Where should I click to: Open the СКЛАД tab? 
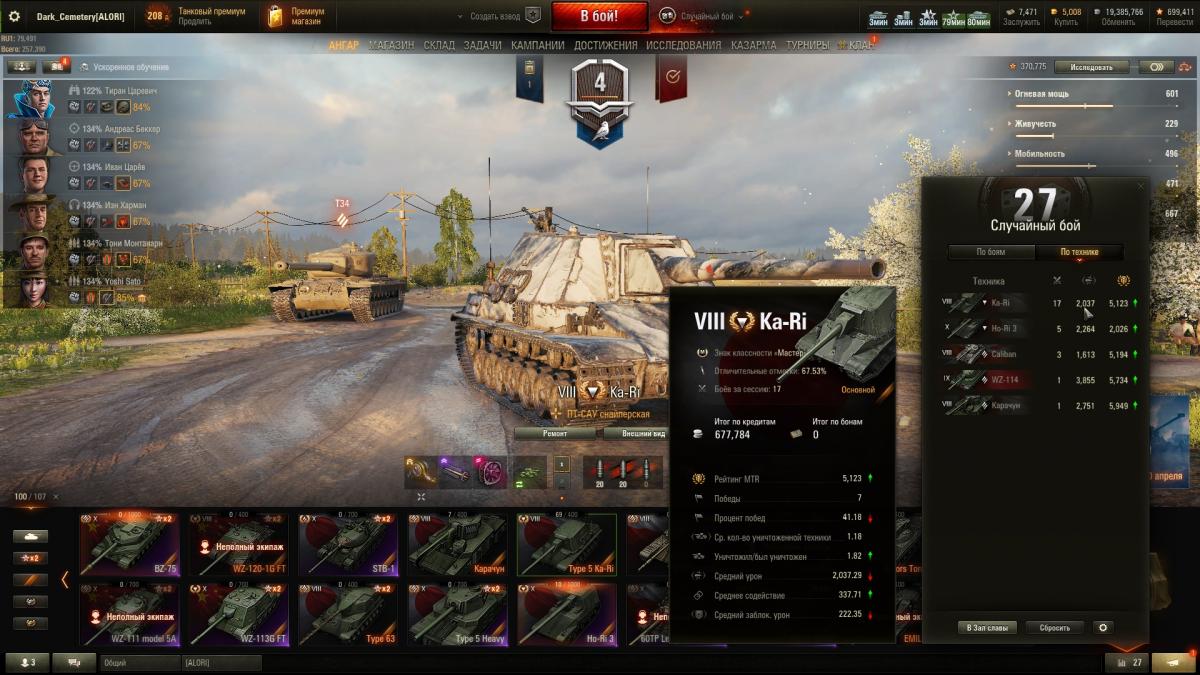[439, 45]
